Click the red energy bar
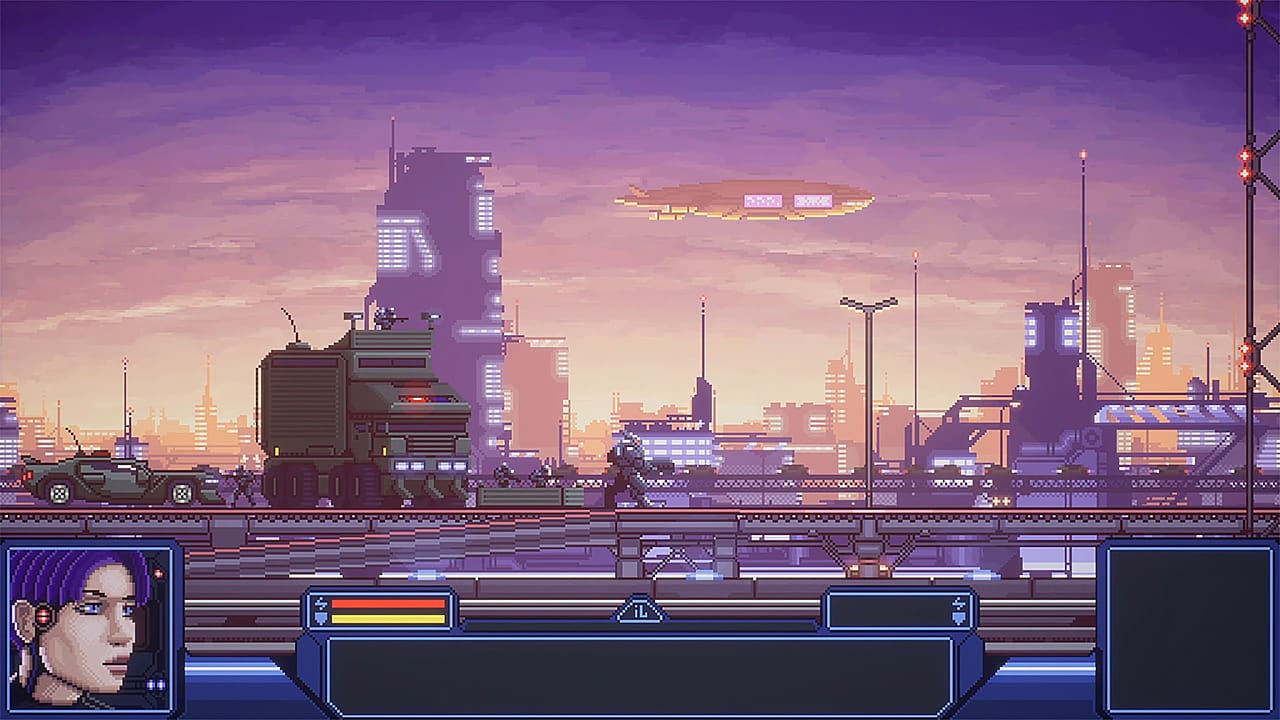The width and height of the screenshot is (1280, 720). (x=390, y=602)
